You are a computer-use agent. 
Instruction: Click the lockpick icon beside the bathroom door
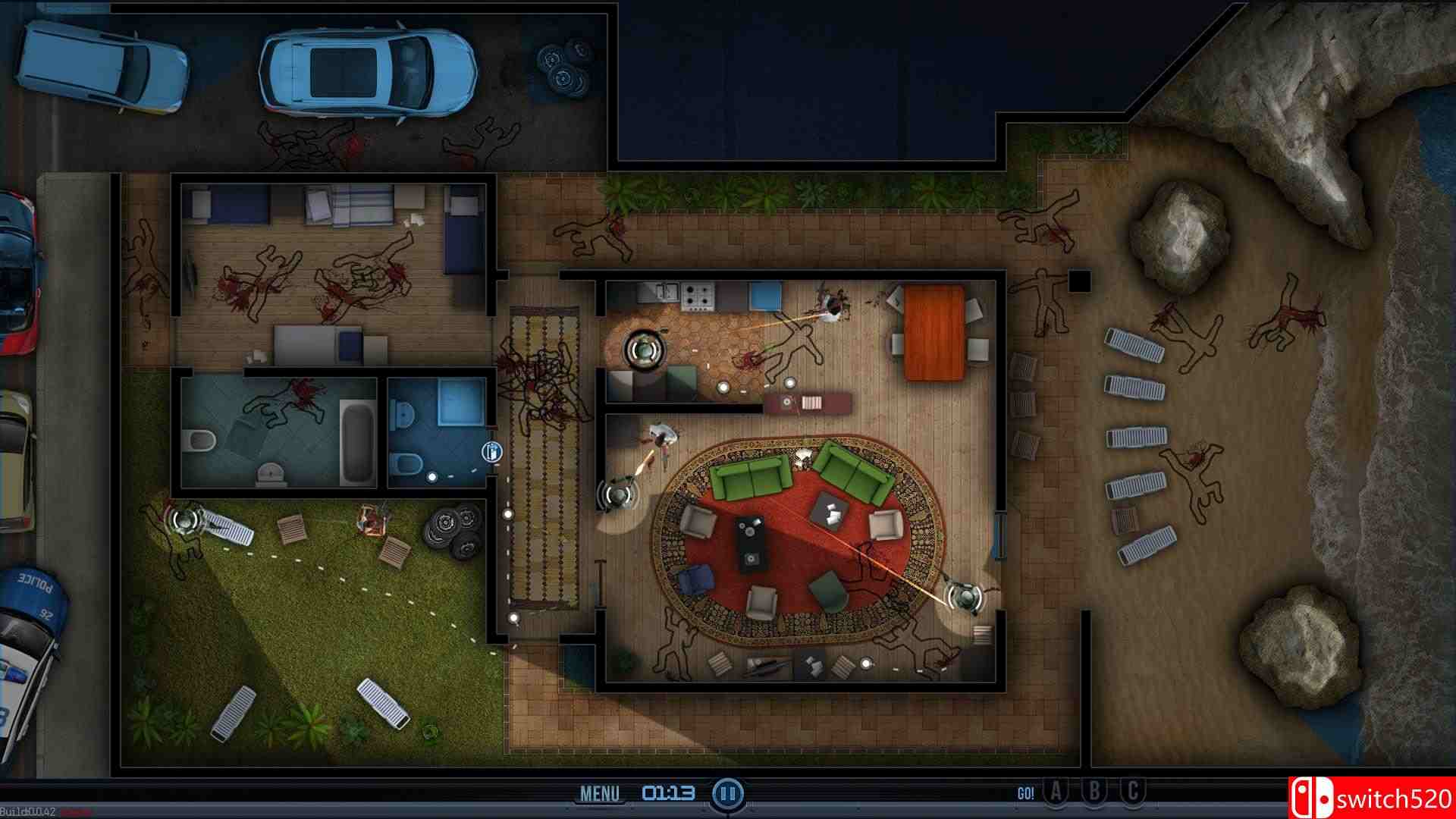tap(492, 453)
